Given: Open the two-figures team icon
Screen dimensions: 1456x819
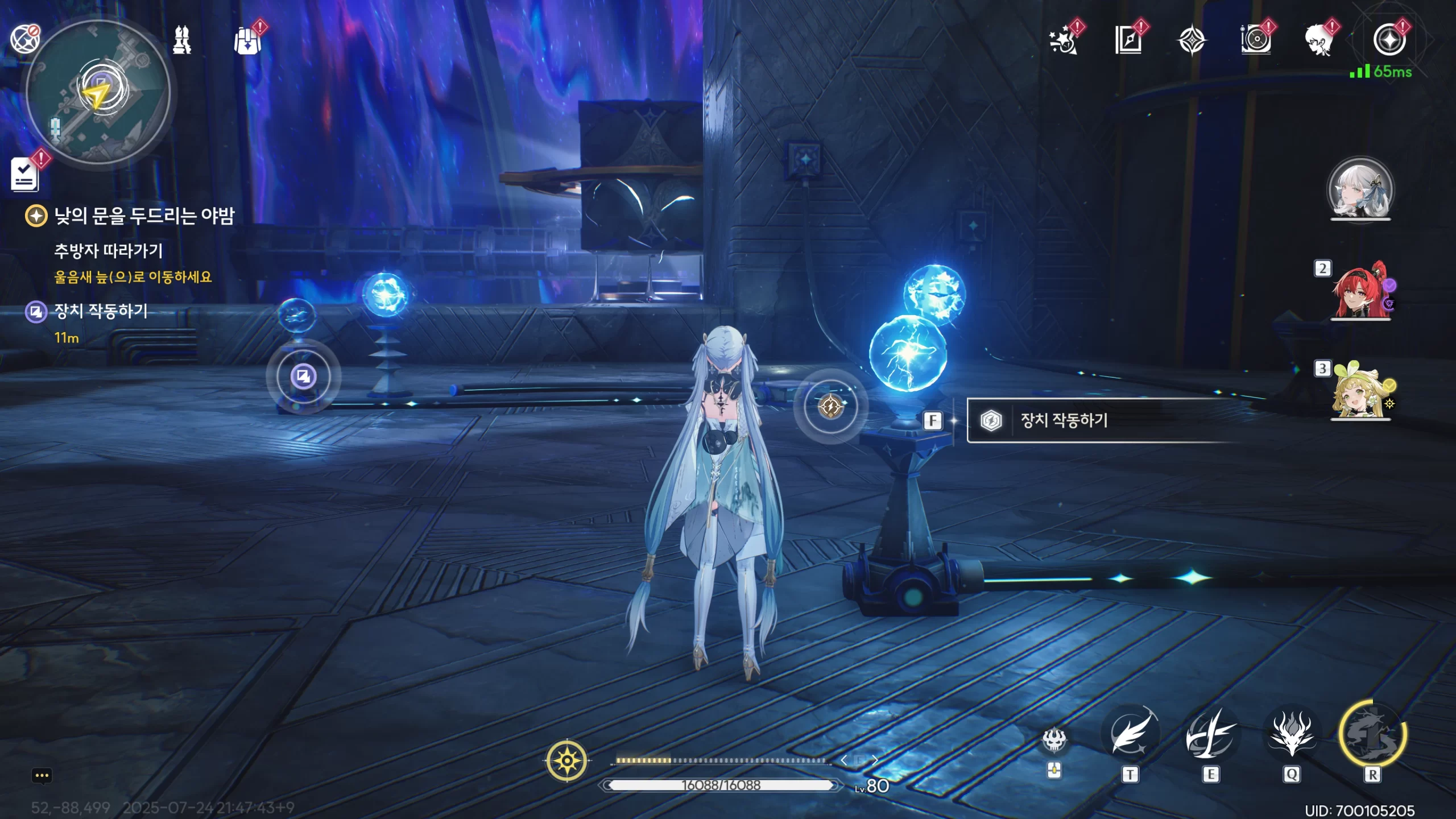Looking at the screenshot, I should (x=182, y=40).
